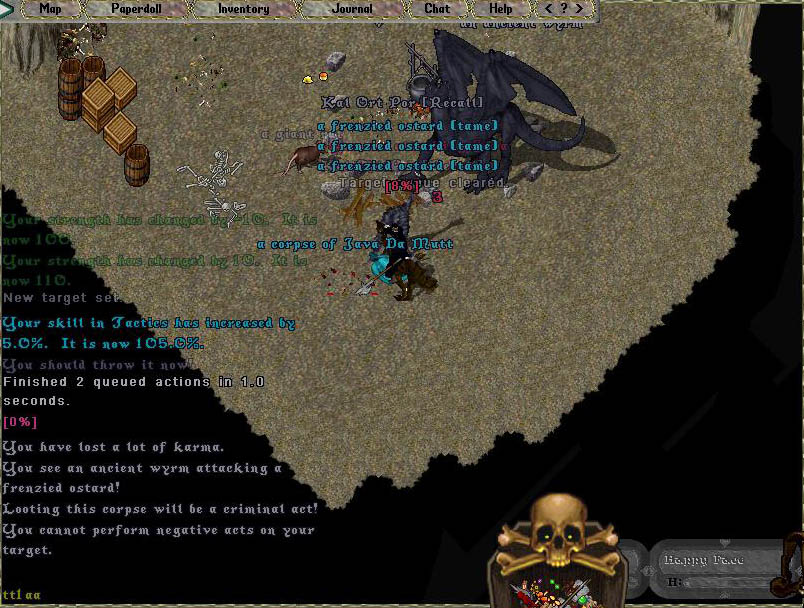Screen dimensions: 804x608
Task: Click the question mark button on the menu bar
Action: (566, 9)
